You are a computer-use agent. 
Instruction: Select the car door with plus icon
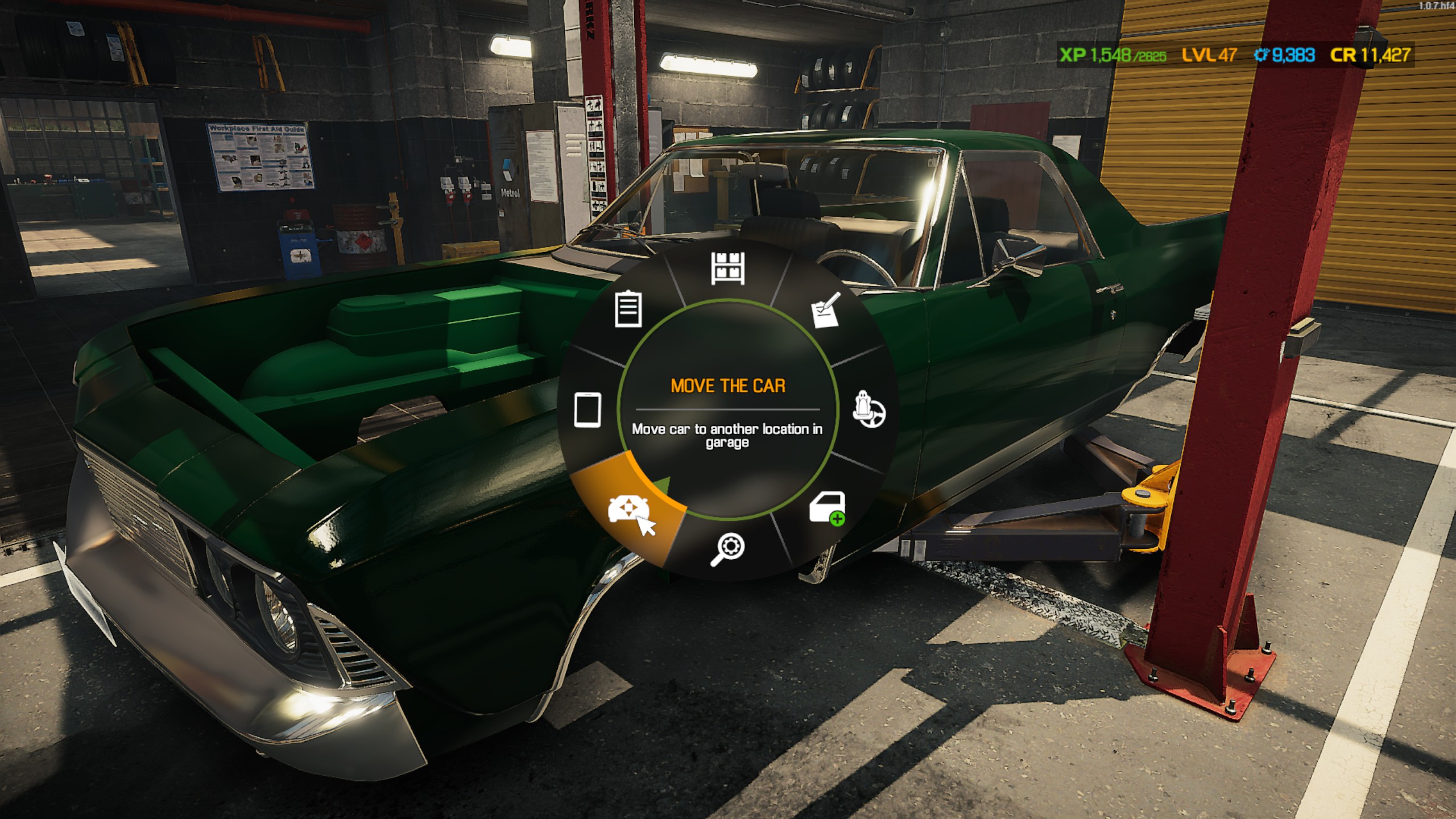point(827,508)
